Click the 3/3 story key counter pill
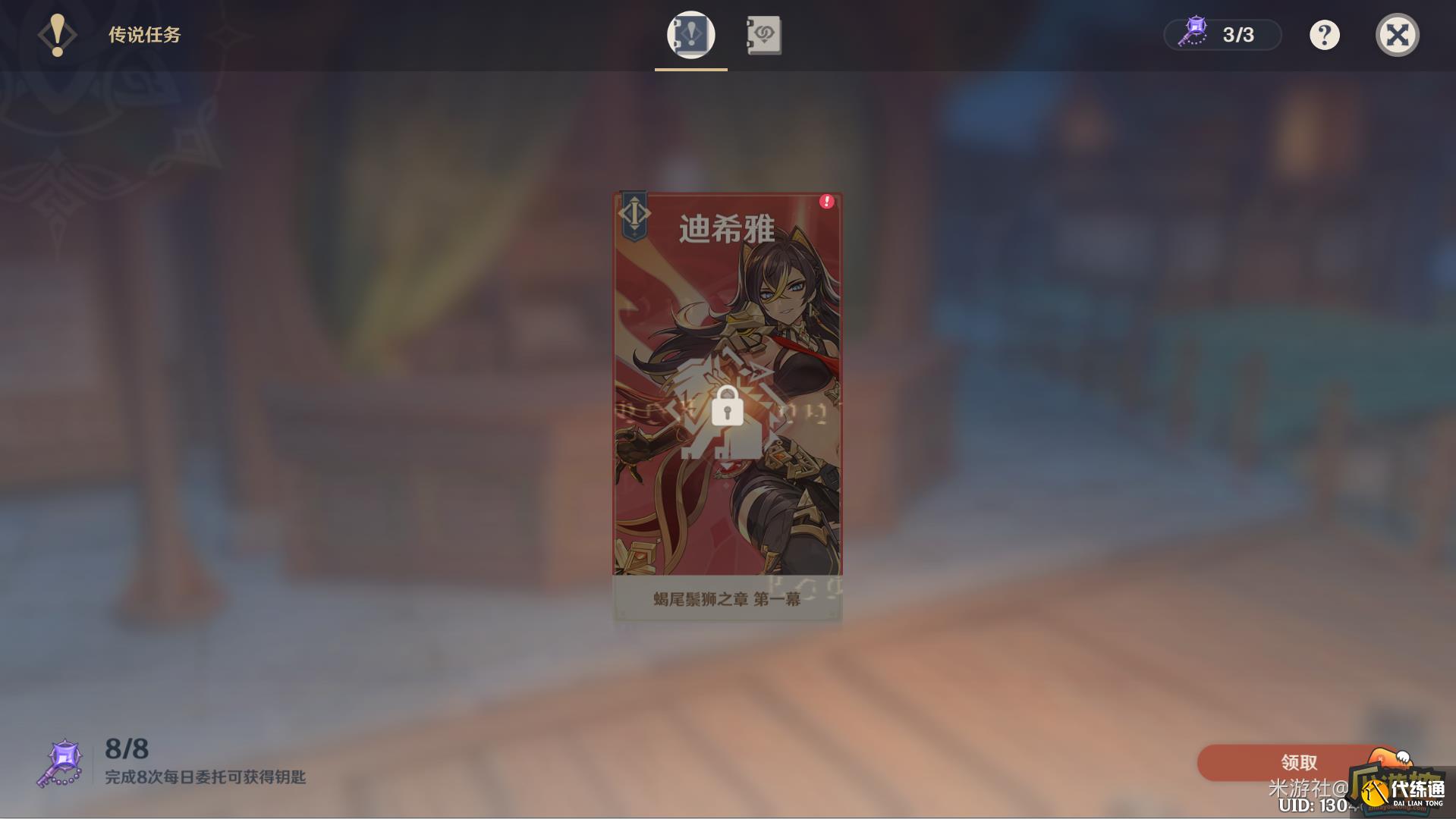Screen dimensions: 1456x819 click(1222, 33)
